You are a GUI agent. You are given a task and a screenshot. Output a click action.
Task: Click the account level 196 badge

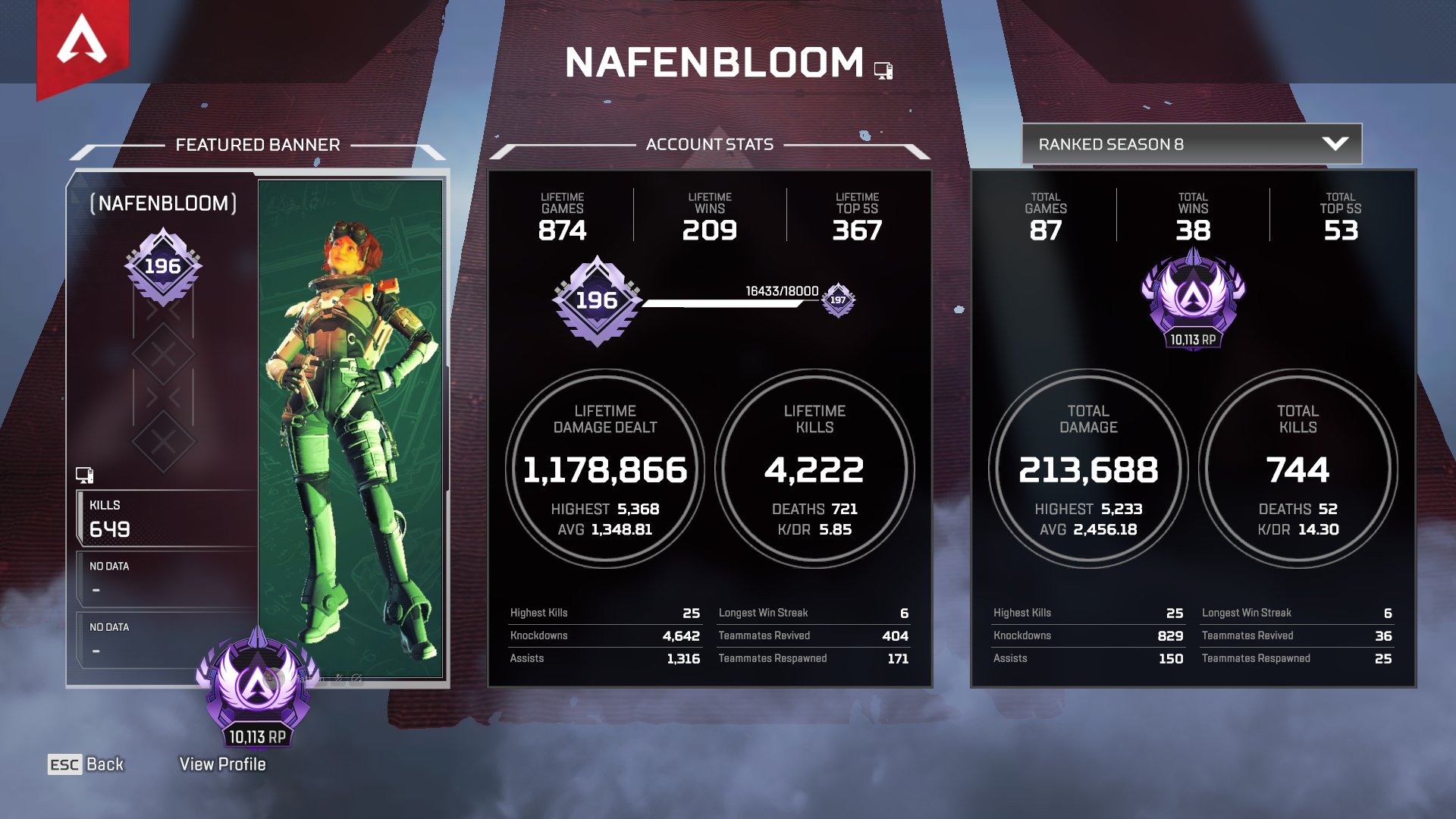point(163,265)
